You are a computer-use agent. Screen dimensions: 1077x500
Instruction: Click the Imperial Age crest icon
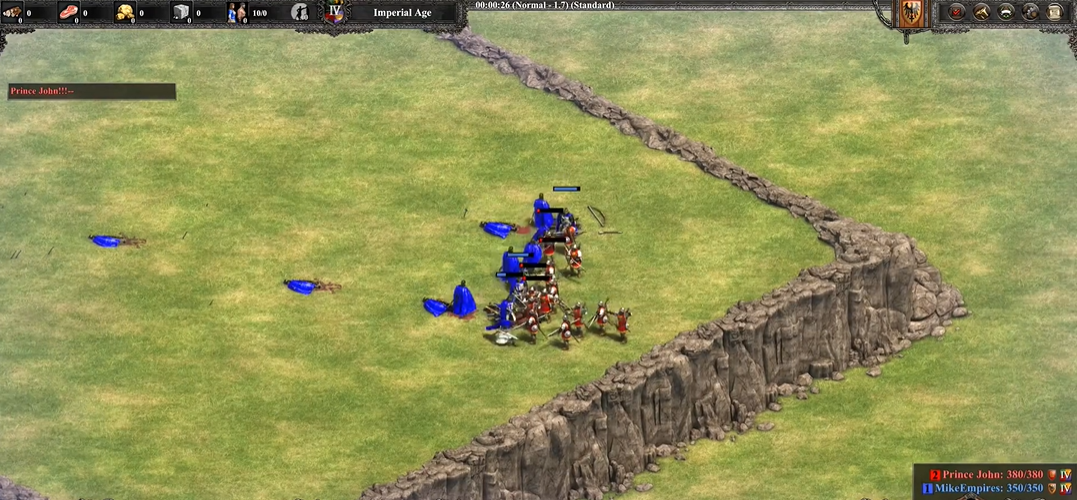336,13
